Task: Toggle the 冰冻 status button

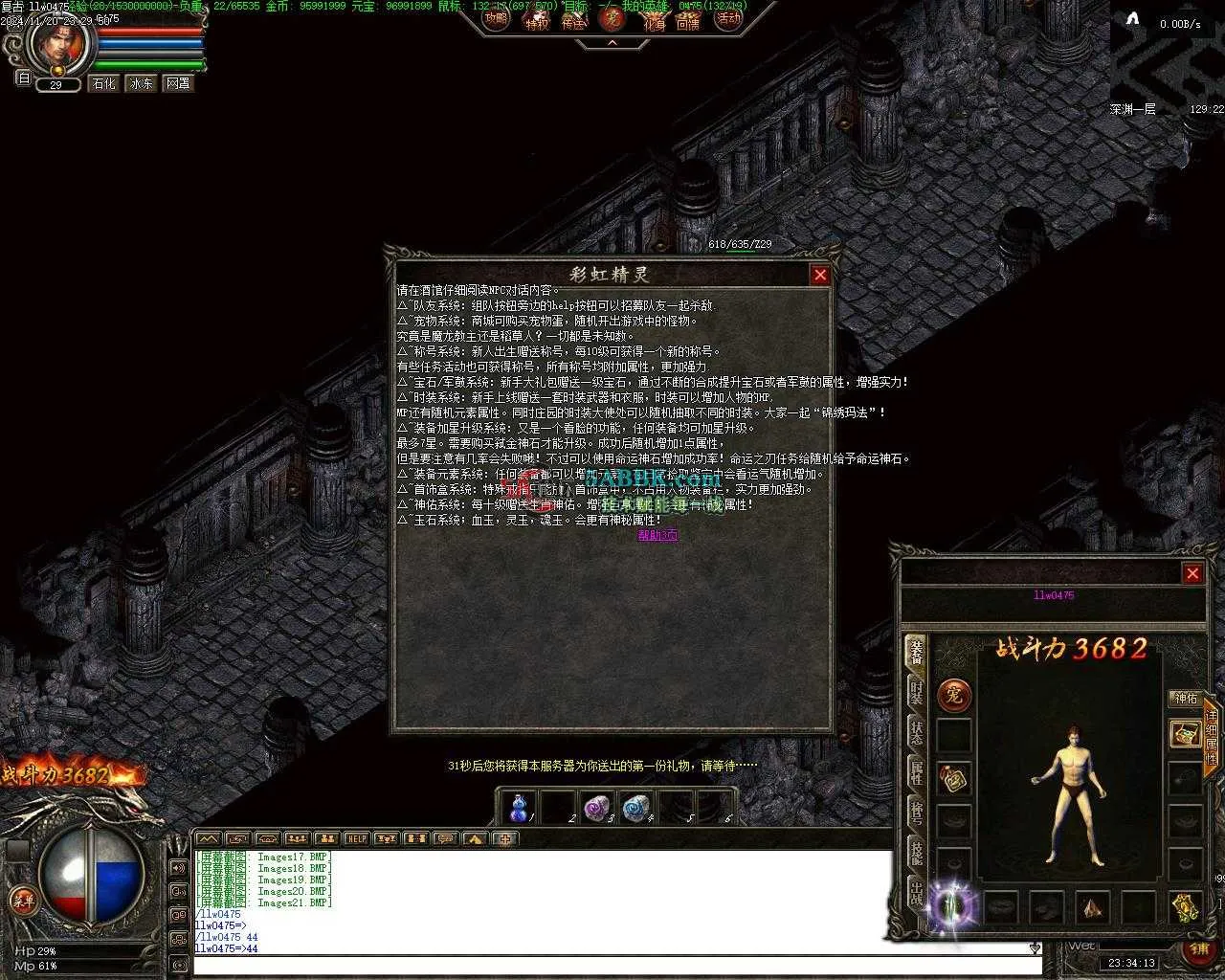Action: (141, 84)
